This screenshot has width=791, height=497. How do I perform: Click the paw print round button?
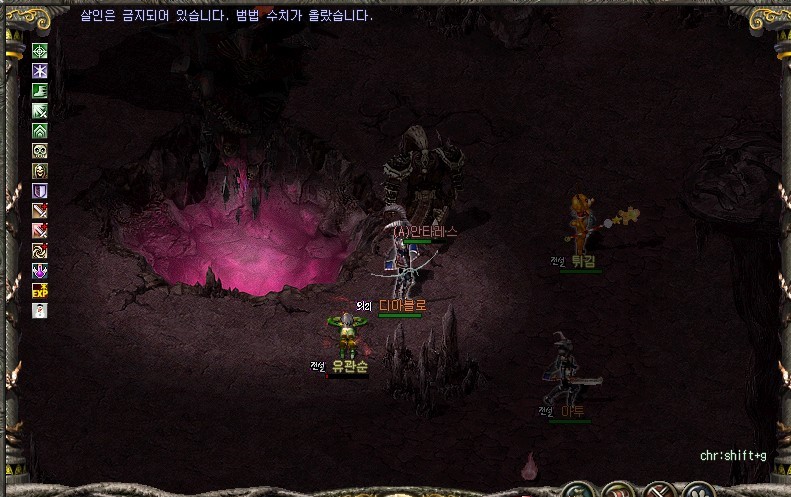point(699,491)
